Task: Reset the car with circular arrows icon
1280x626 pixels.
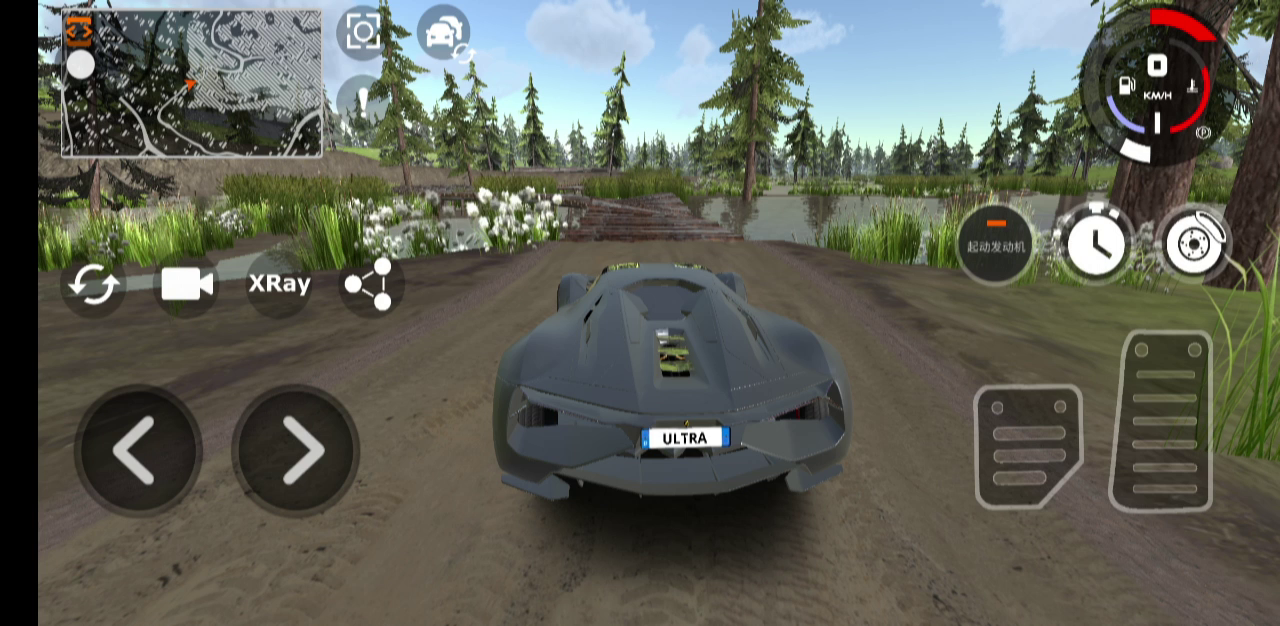Action: [x=93, y=285]
